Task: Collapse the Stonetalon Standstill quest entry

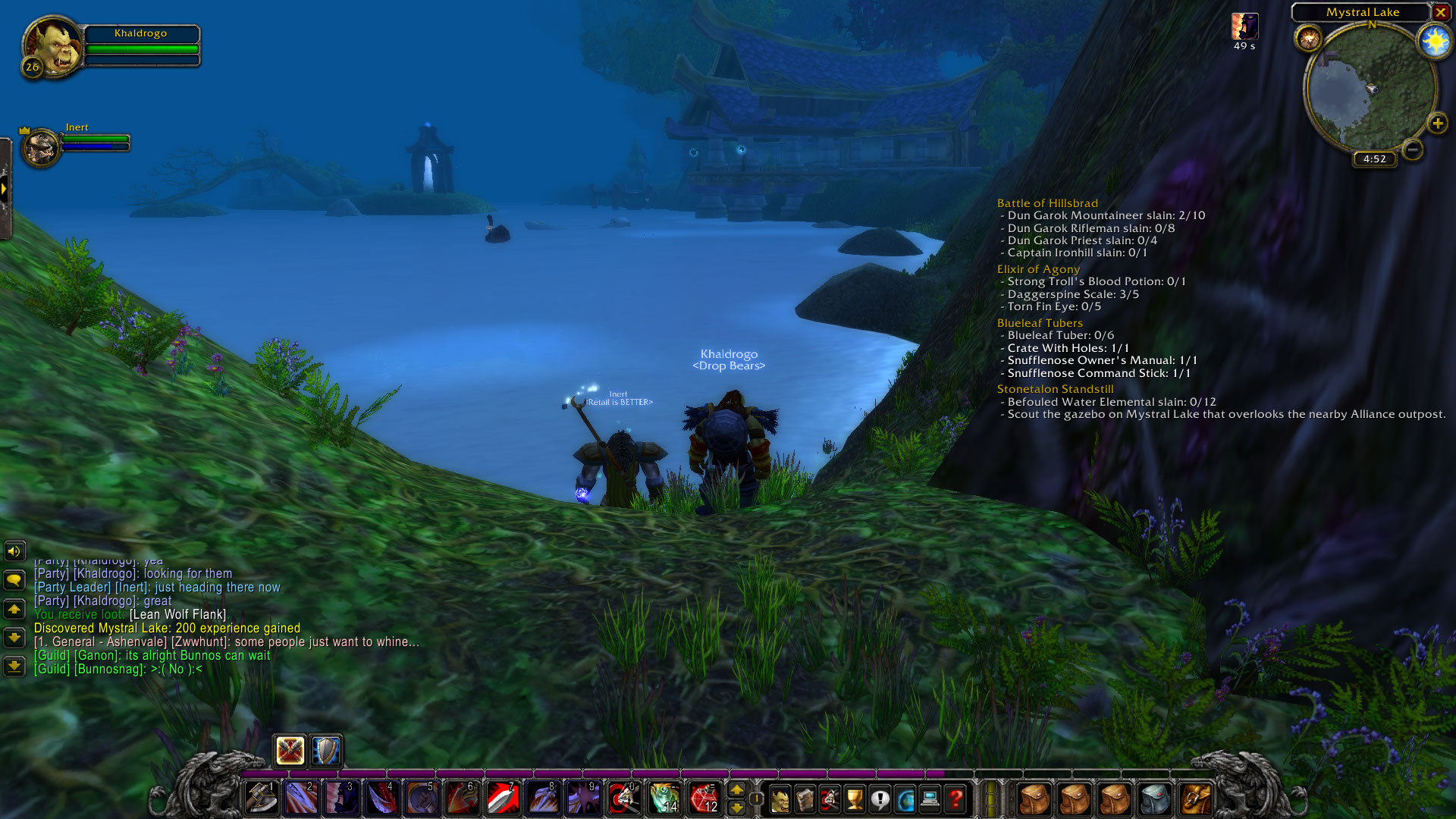Action: [x=1055, y=388]
